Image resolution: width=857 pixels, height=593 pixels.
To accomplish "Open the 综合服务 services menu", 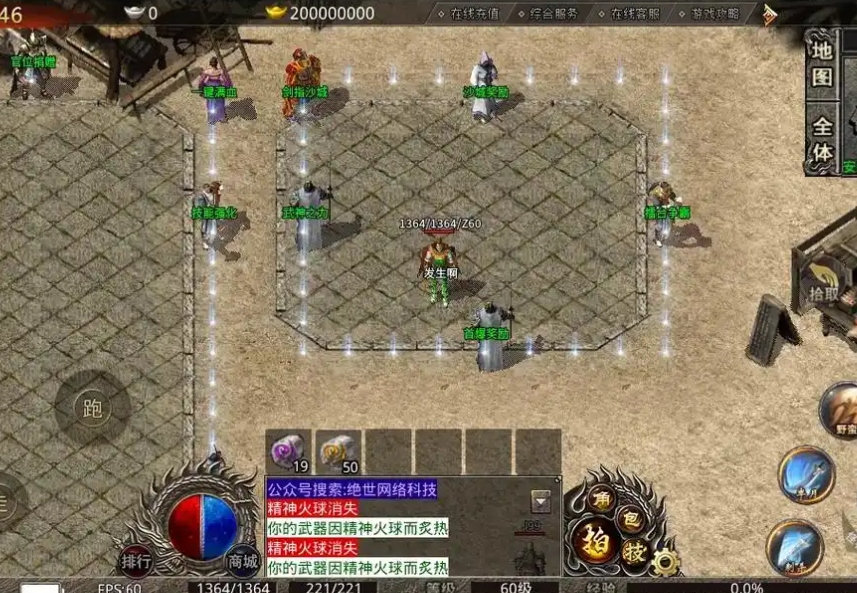I will click(x=553, y=14).
